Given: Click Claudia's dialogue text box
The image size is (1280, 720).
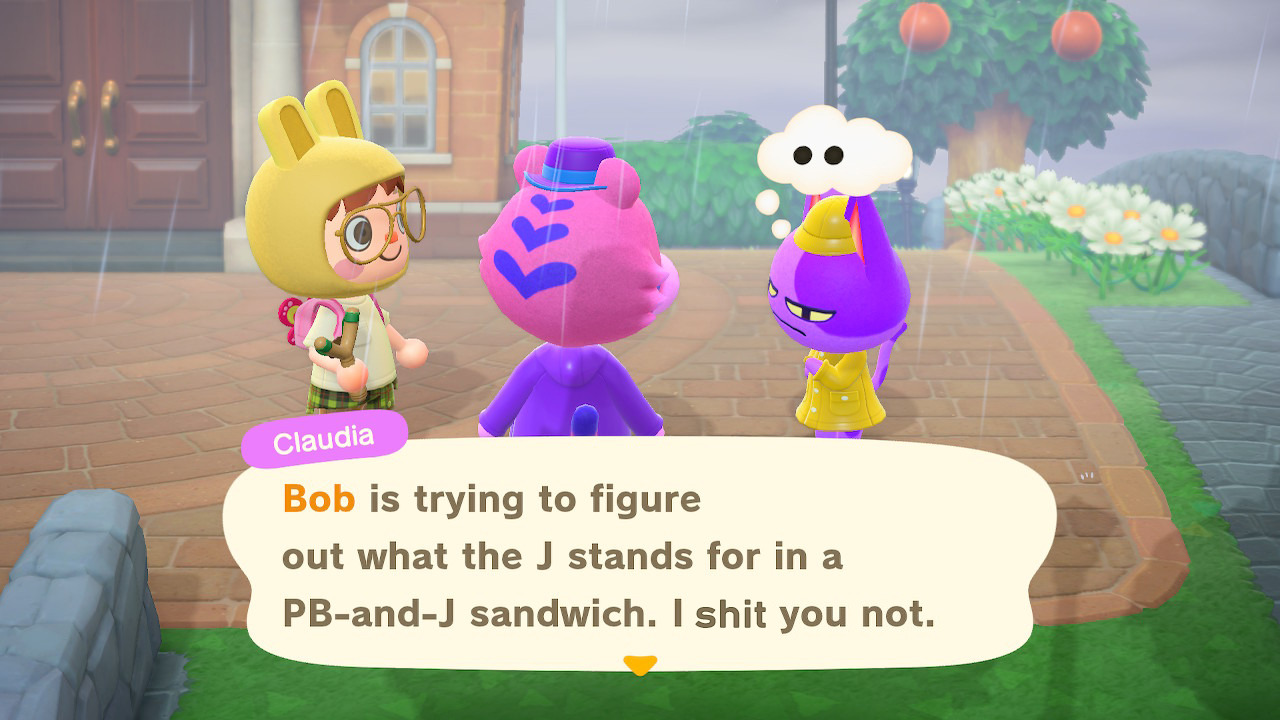Looking at the screenshot, I should coord(640,553).
